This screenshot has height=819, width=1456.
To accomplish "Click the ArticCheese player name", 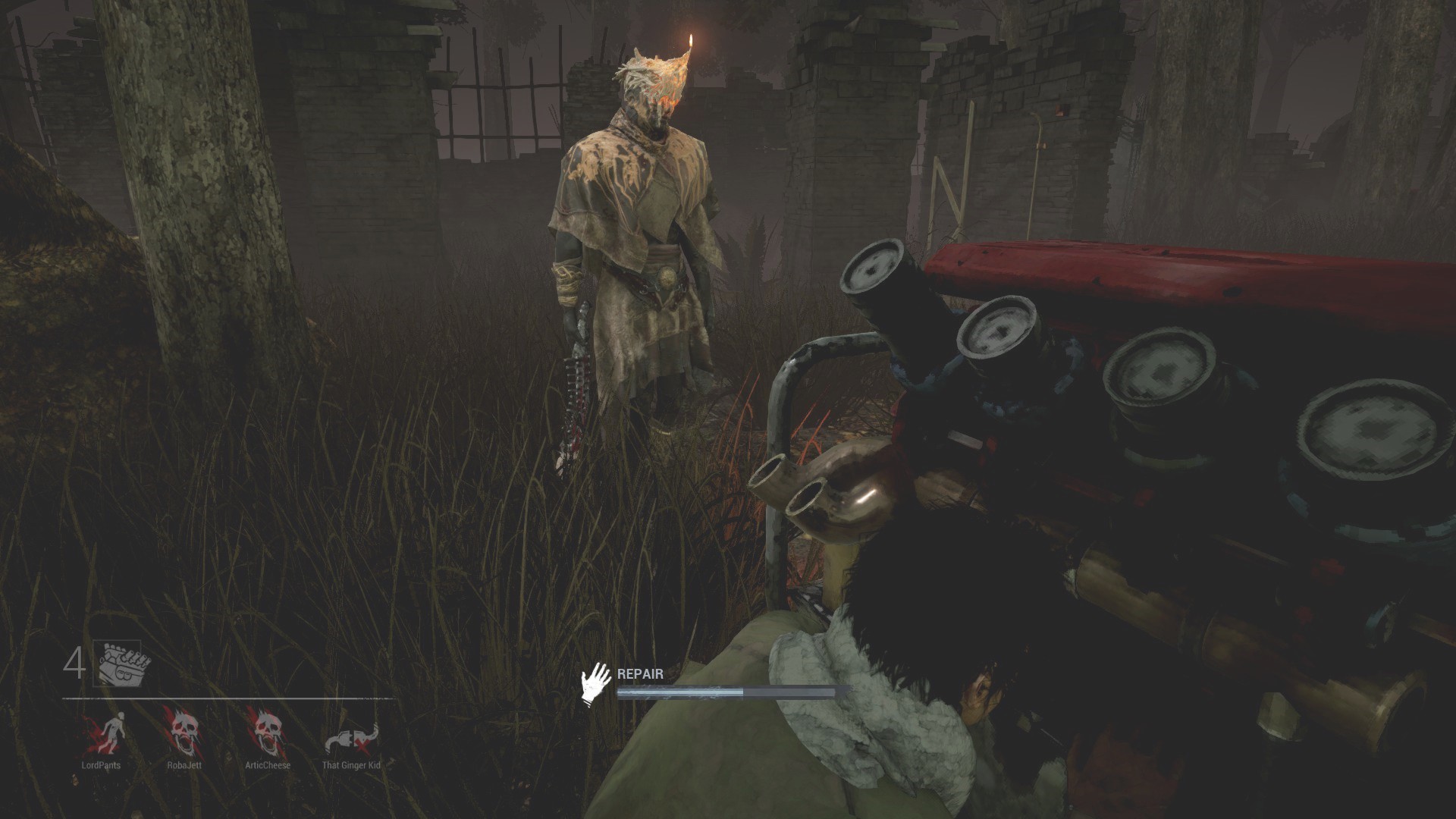I will [268, 766].
